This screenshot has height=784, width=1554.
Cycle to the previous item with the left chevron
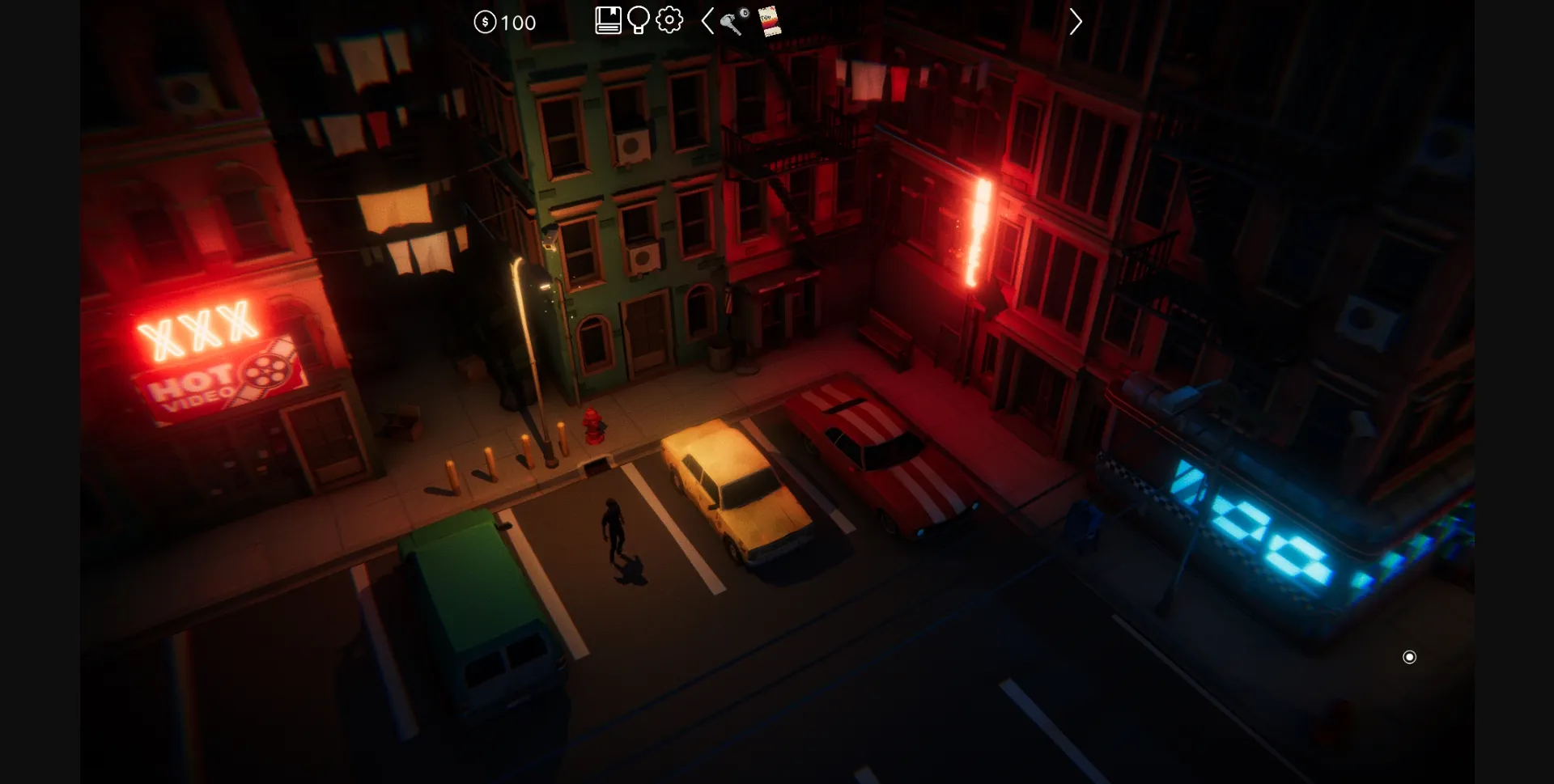coord(707,22)
